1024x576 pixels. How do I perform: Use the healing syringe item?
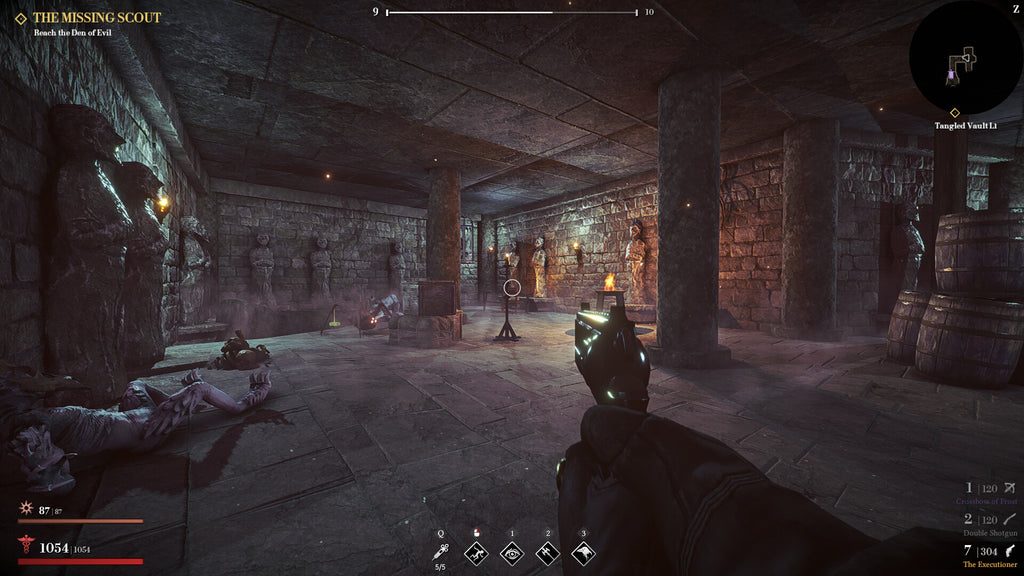(441, 552)
